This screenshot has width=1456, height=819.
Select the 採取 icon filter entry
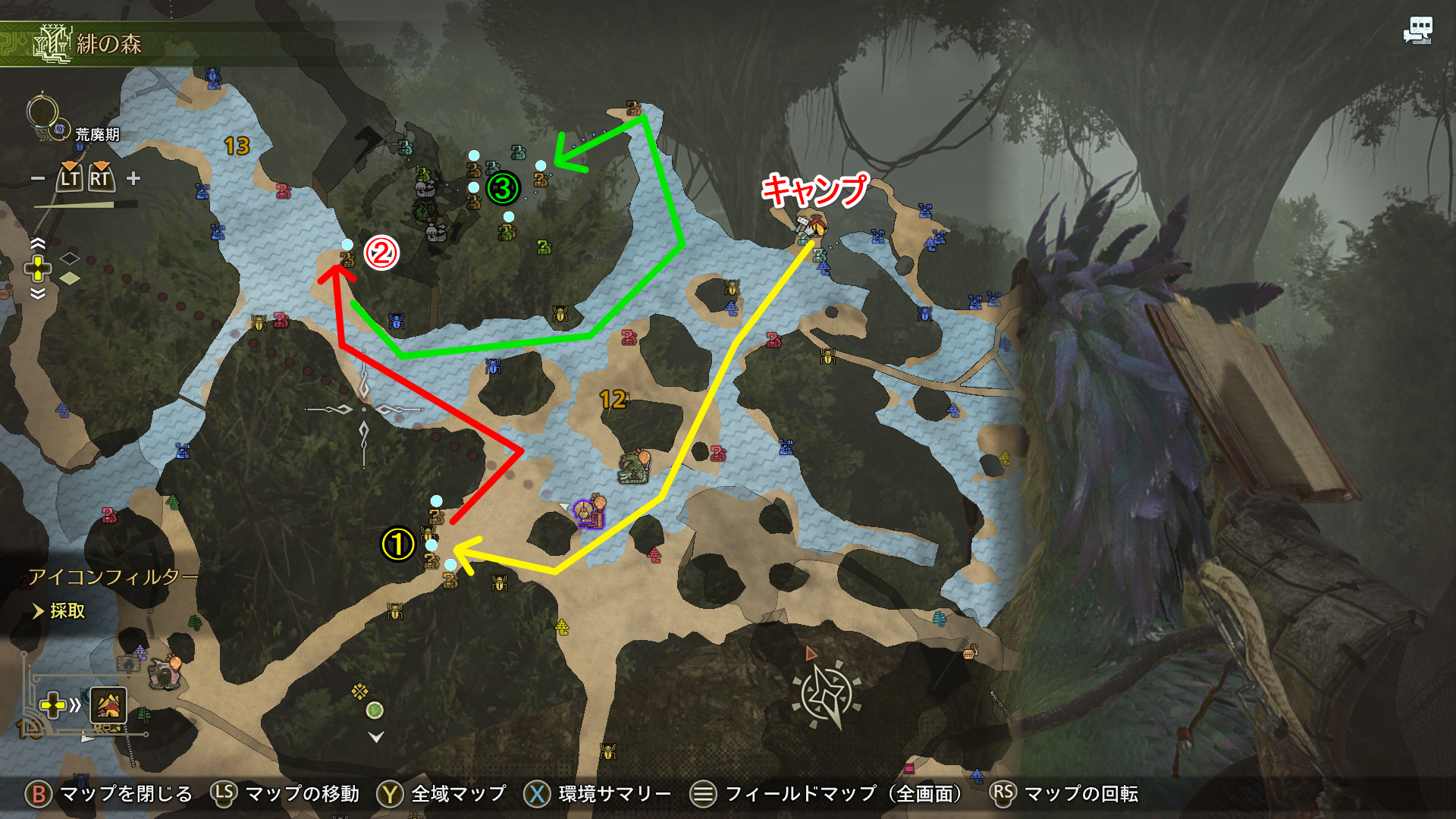click(67, 611)
